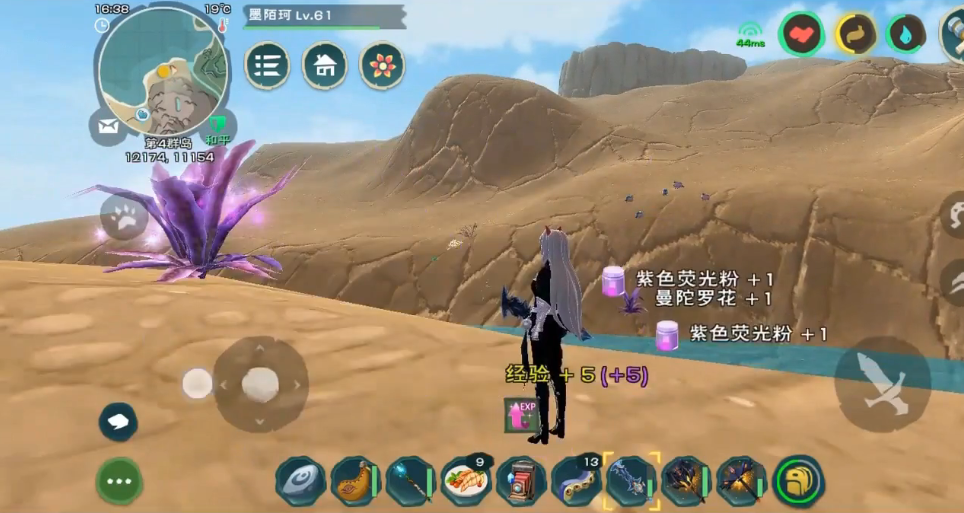964x513 pixels.
Task: Tap the house home button
Action: pos(325,66)
